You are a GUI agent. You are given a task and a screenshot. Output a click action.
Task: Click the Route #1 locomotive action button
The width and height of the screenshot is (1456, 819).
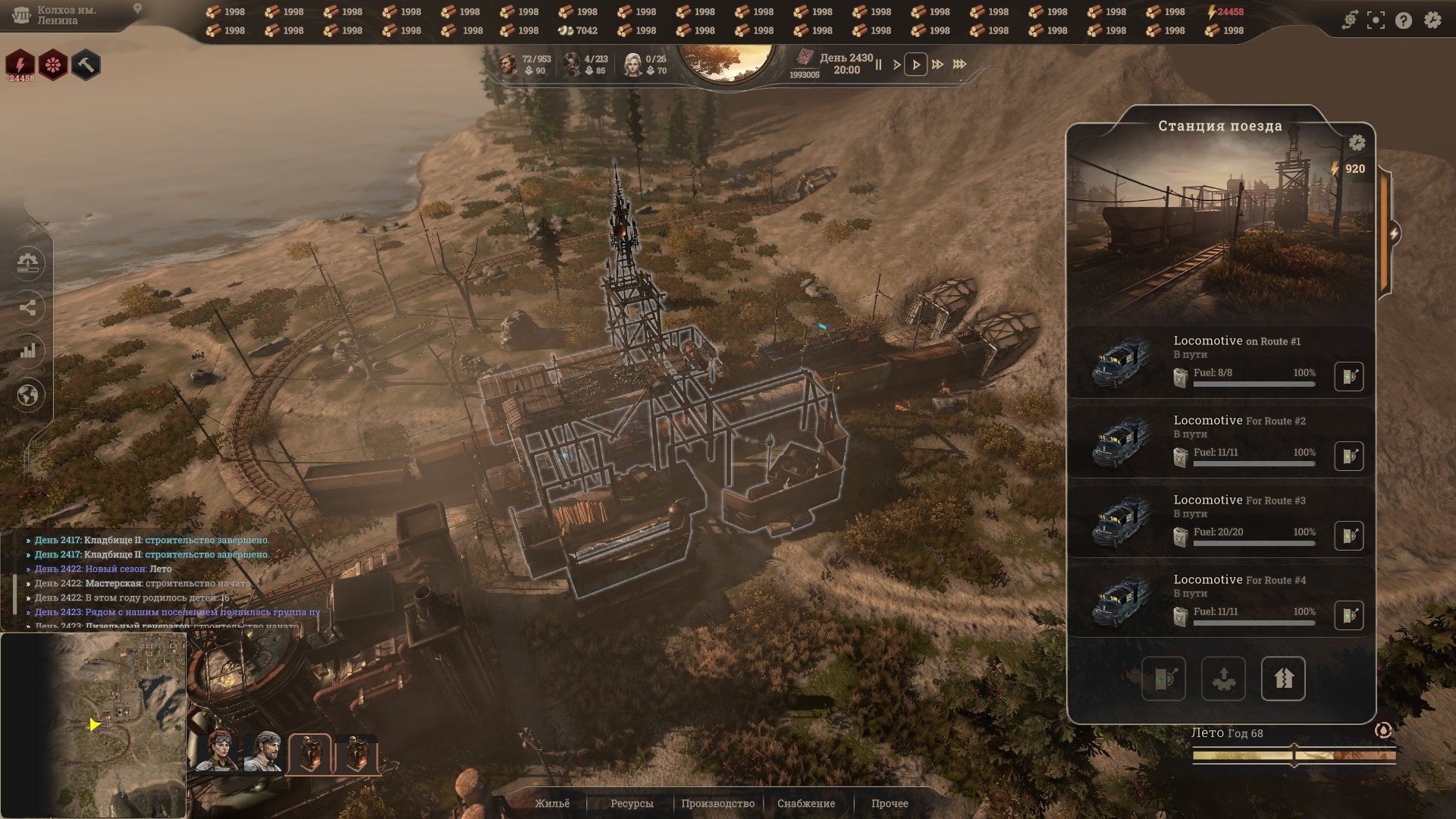pyautogui.click(x=1348, y=376)
